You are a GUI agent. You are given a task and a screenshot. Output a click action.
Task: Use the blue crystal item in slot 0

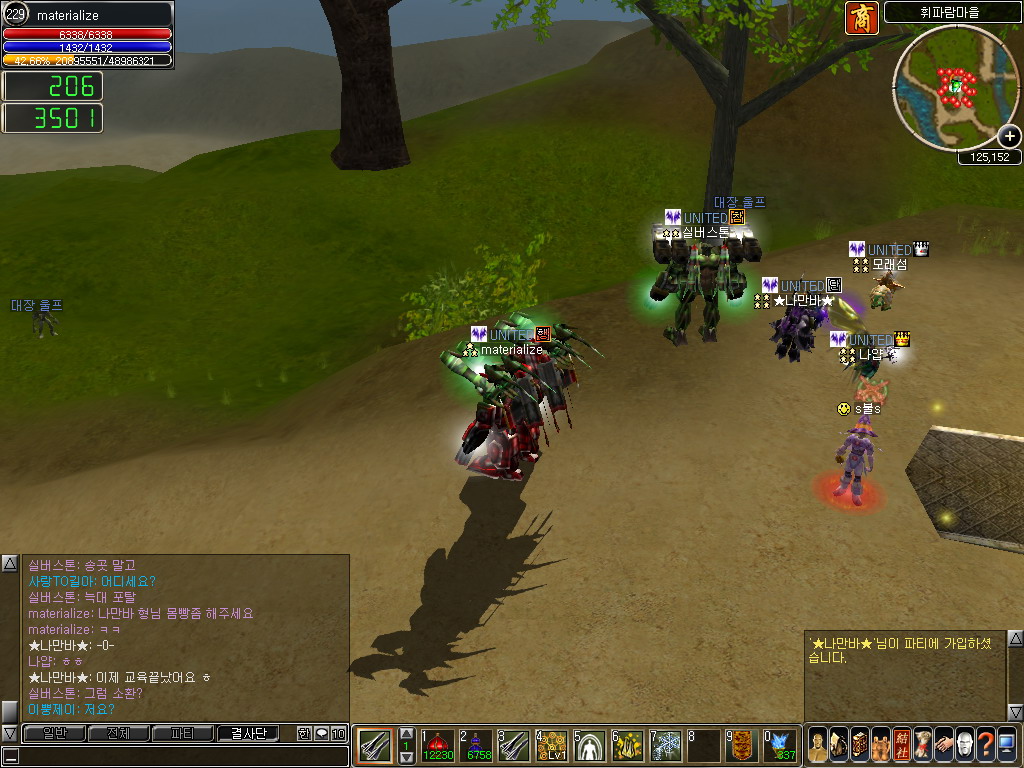[781, 746]
